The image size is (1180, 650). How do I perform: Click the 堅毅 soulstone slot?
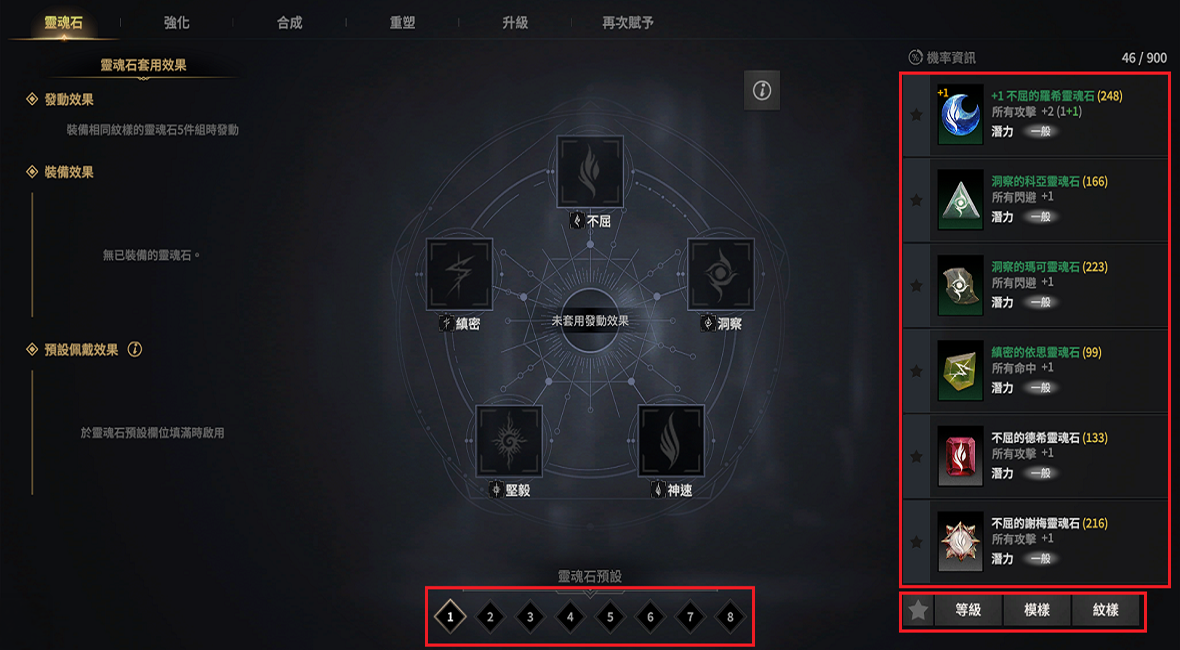[509, 439]
